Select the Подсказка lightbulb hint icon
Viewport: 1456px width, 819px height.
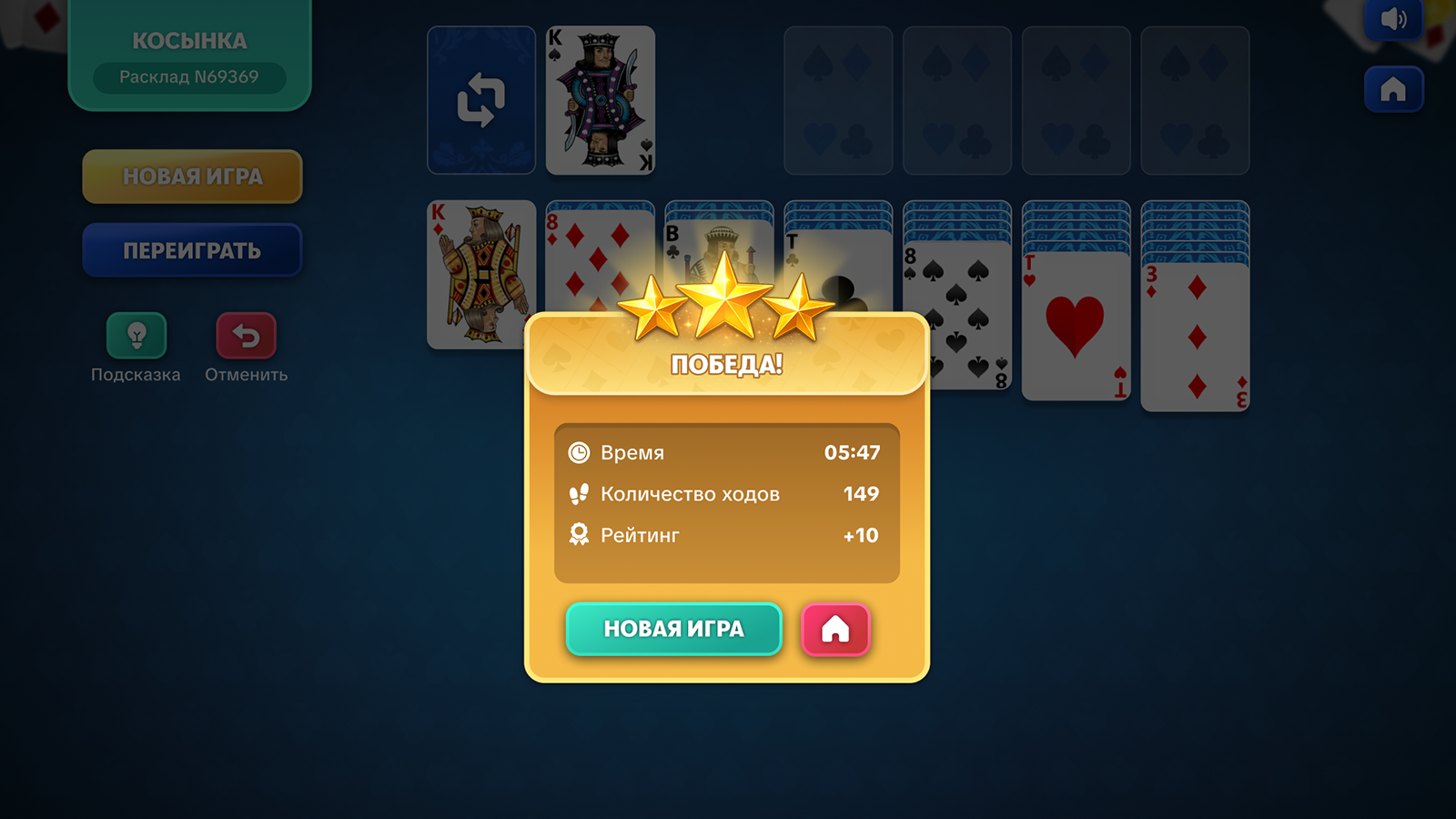pos(135,333)
